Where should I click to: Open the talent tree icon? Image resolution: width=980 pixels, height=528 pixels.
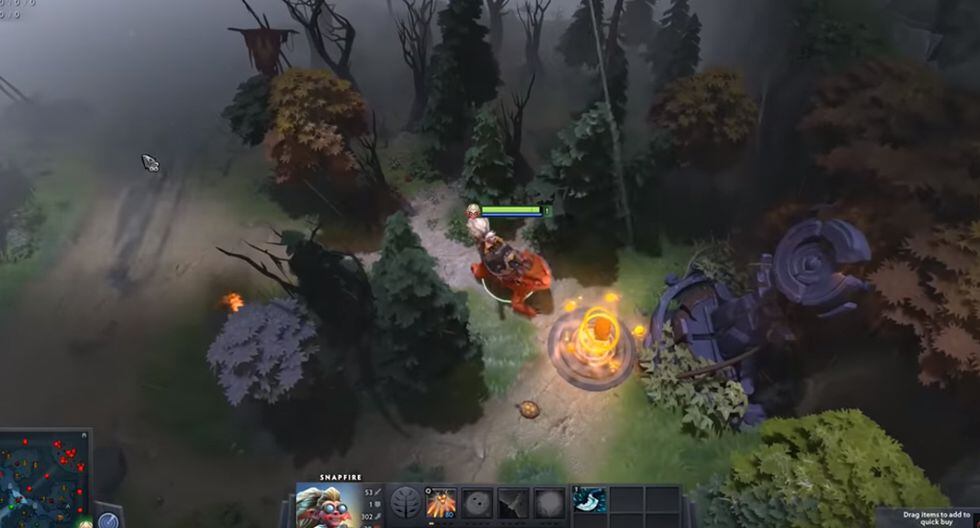[x=405, y=504]
